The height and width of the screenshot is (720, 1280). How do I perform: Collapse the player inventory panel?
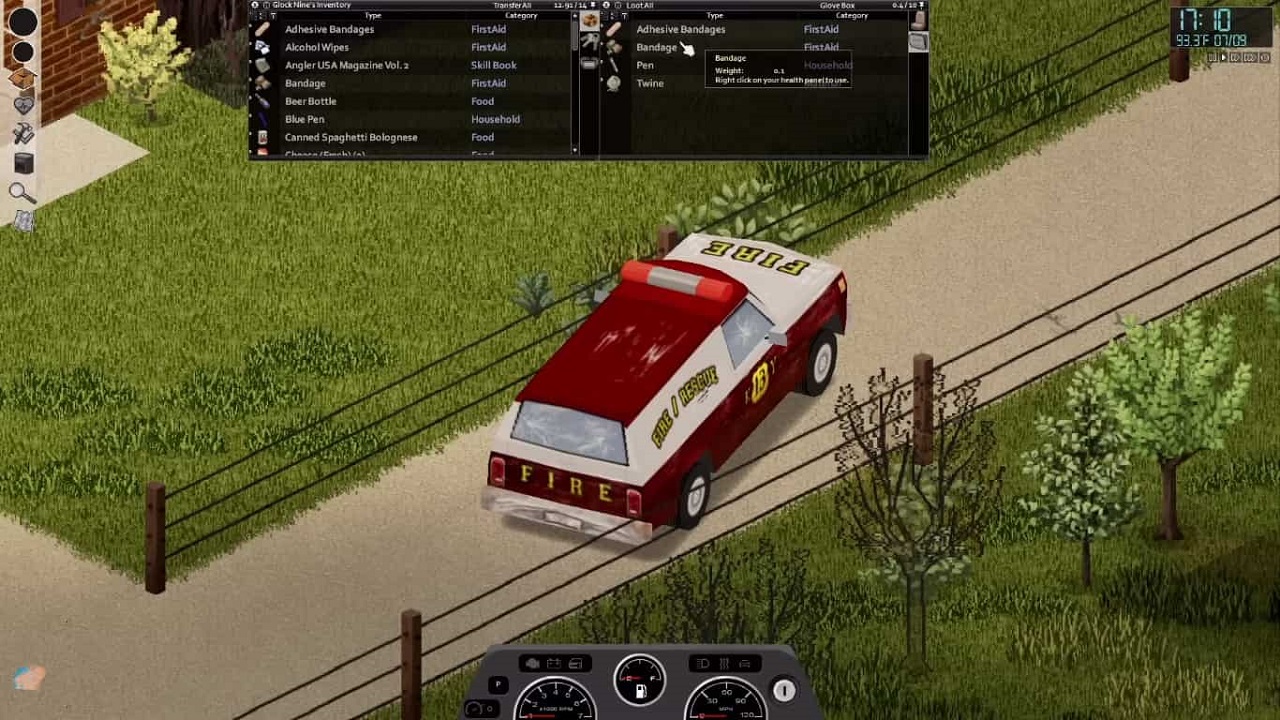pyautogui.click(x=256, y=5)
